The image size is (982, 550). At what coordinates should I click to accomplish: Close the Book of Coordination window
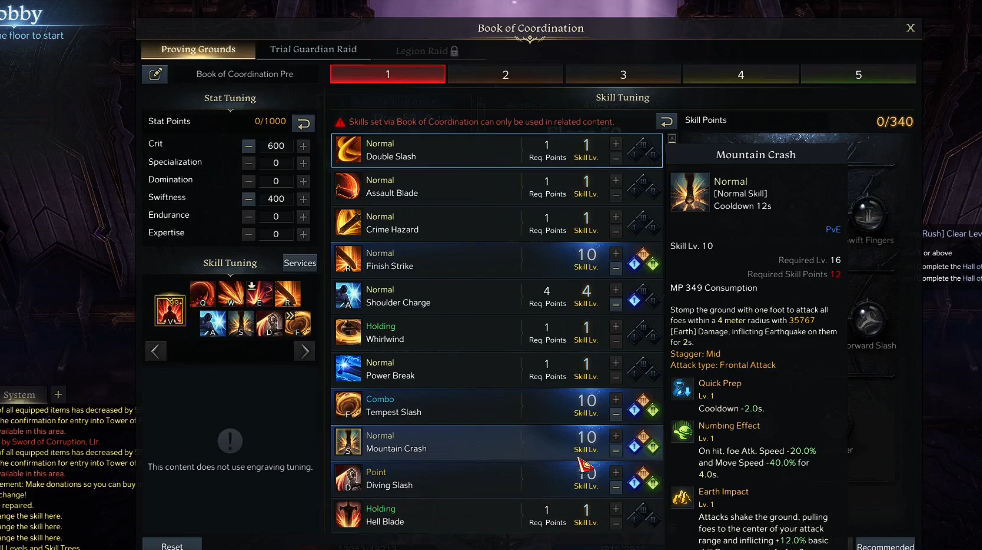click(910, 29)
